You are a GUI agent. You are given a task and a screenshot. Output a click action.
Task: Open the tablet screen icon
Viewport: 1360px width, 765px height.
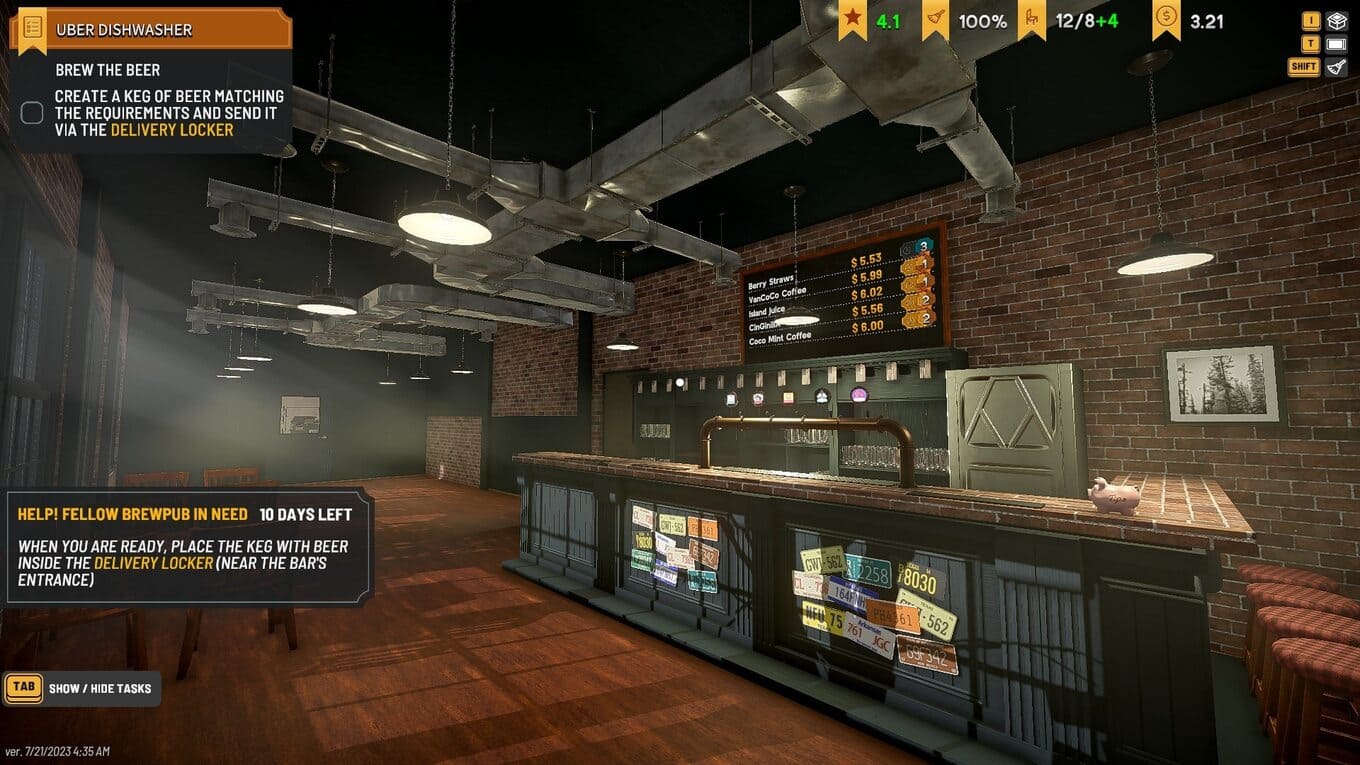pos(1336,44)
